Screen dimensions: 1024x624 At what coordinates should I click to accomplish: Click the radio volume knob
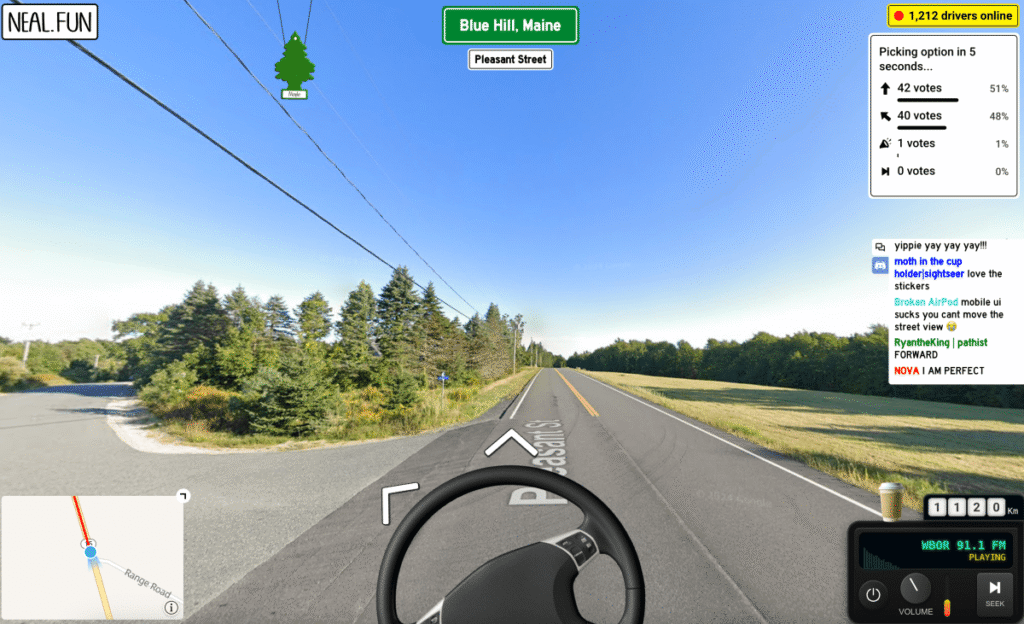click(x=915, y=588)
